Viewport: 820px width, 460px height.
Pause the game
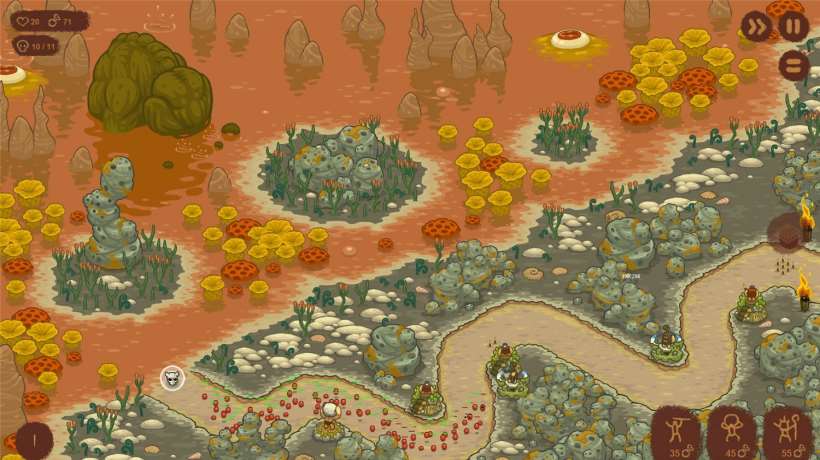coord(793,26)
